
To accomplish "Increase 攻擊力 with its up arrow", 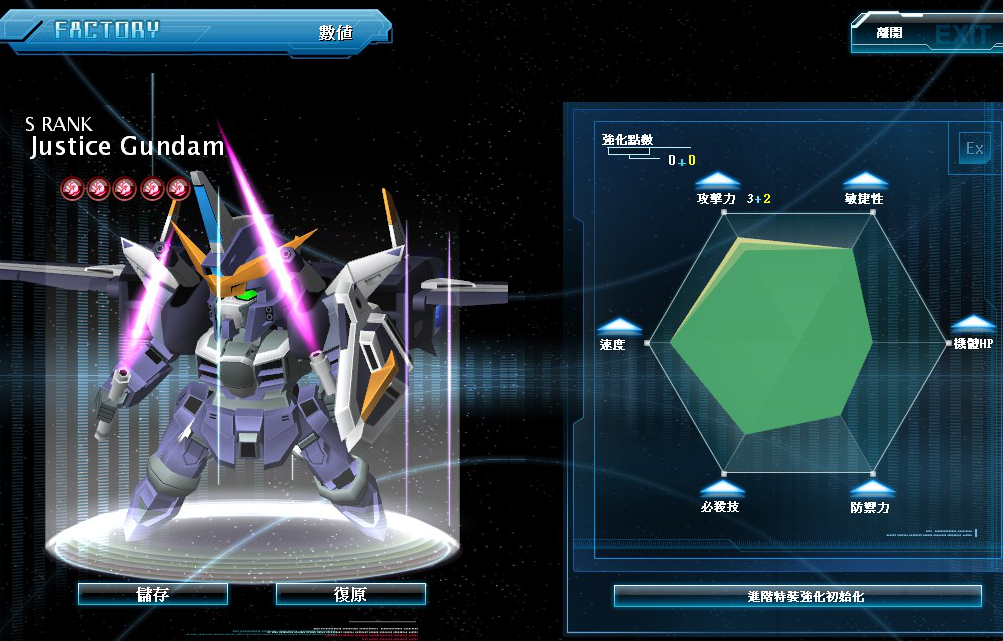I will coord(716,181).
